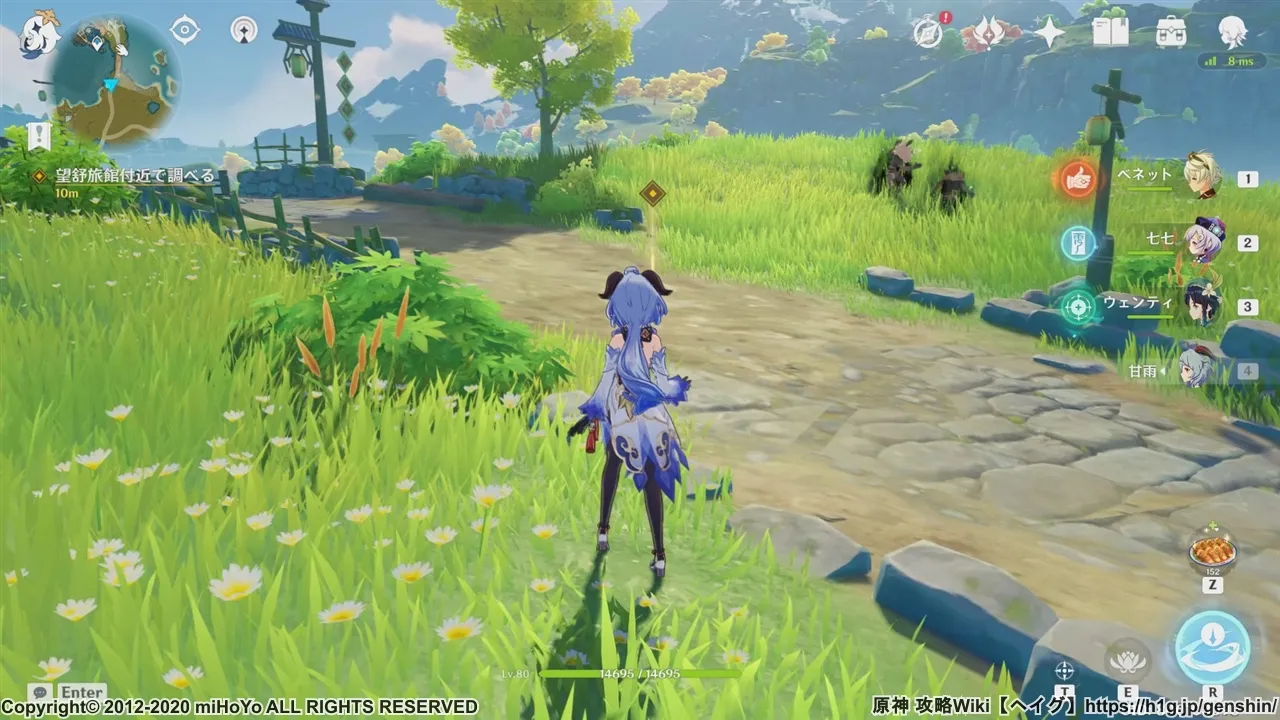
Task: Switch to party member ウェンティ
Action: pyautogui.click(x=1200, y=305)
